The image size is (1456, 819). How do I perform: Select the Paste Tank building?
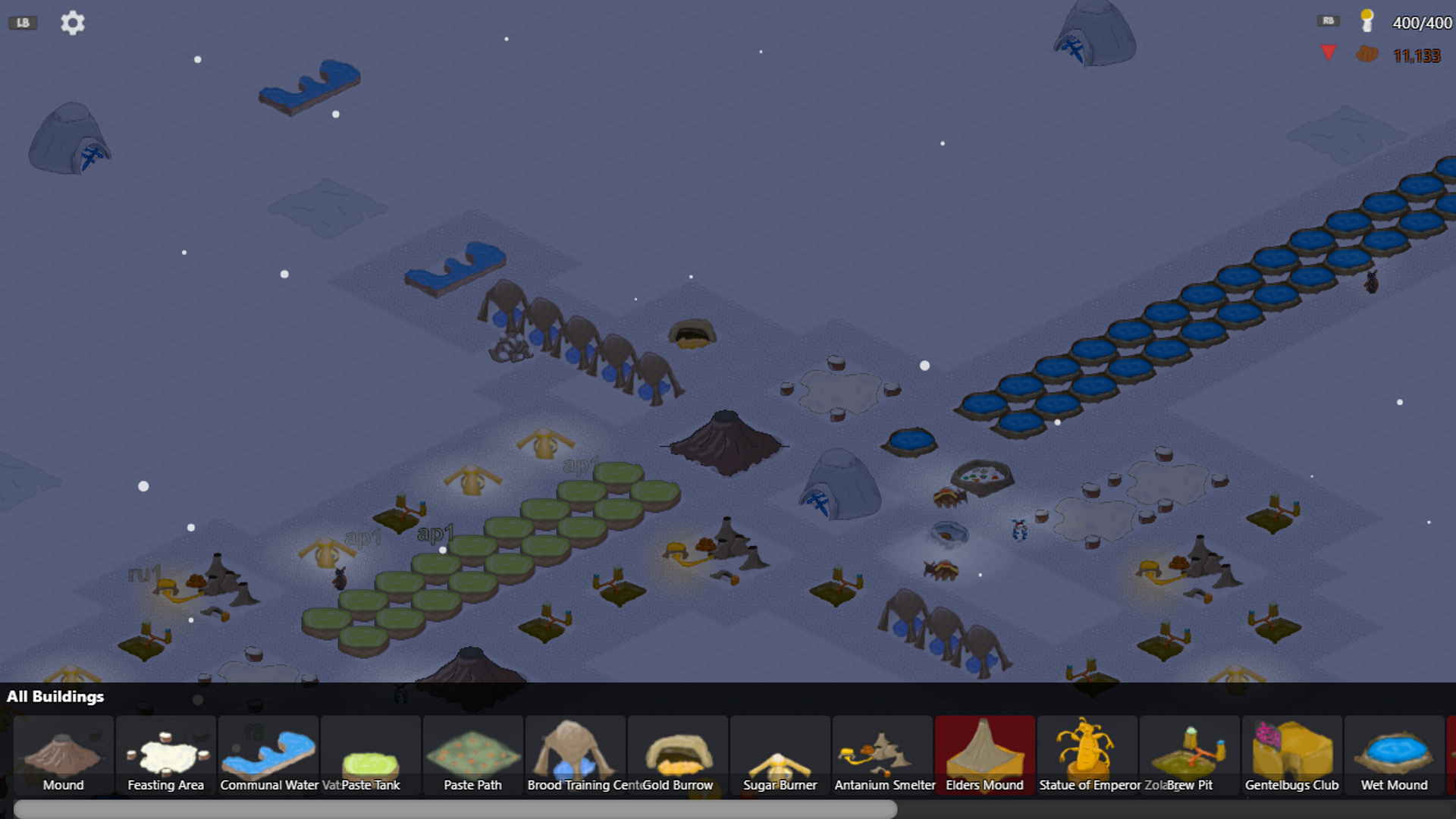tap(371, 756)
